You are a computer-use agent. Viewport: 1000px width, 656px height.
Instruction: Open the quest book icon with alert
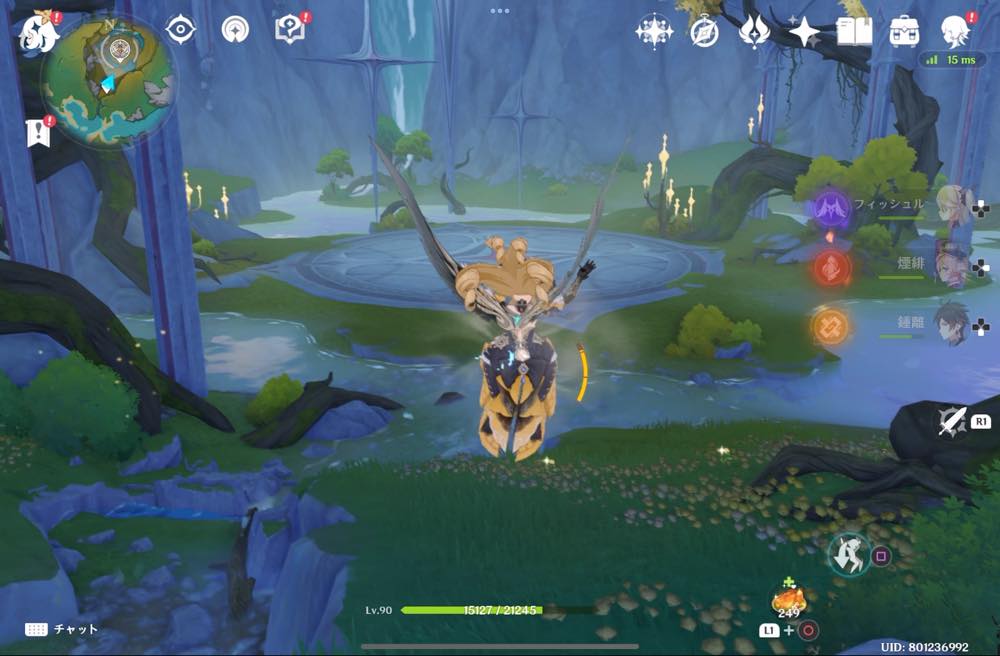(289, 30)
